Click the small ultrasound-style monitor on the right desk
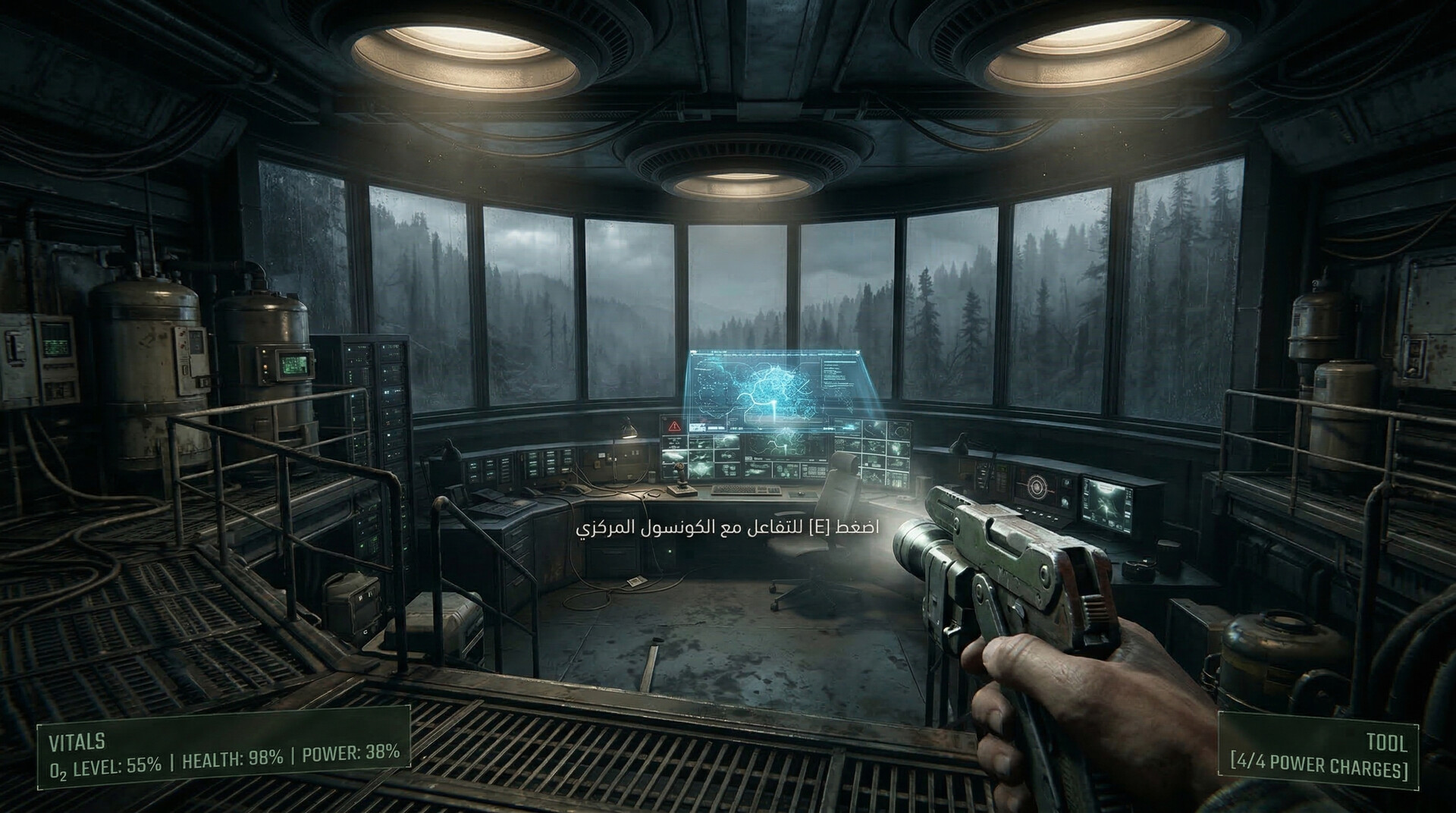The width and height of the screenshot is (1456, 813). pyautogui.click(x=1107, y=503)
